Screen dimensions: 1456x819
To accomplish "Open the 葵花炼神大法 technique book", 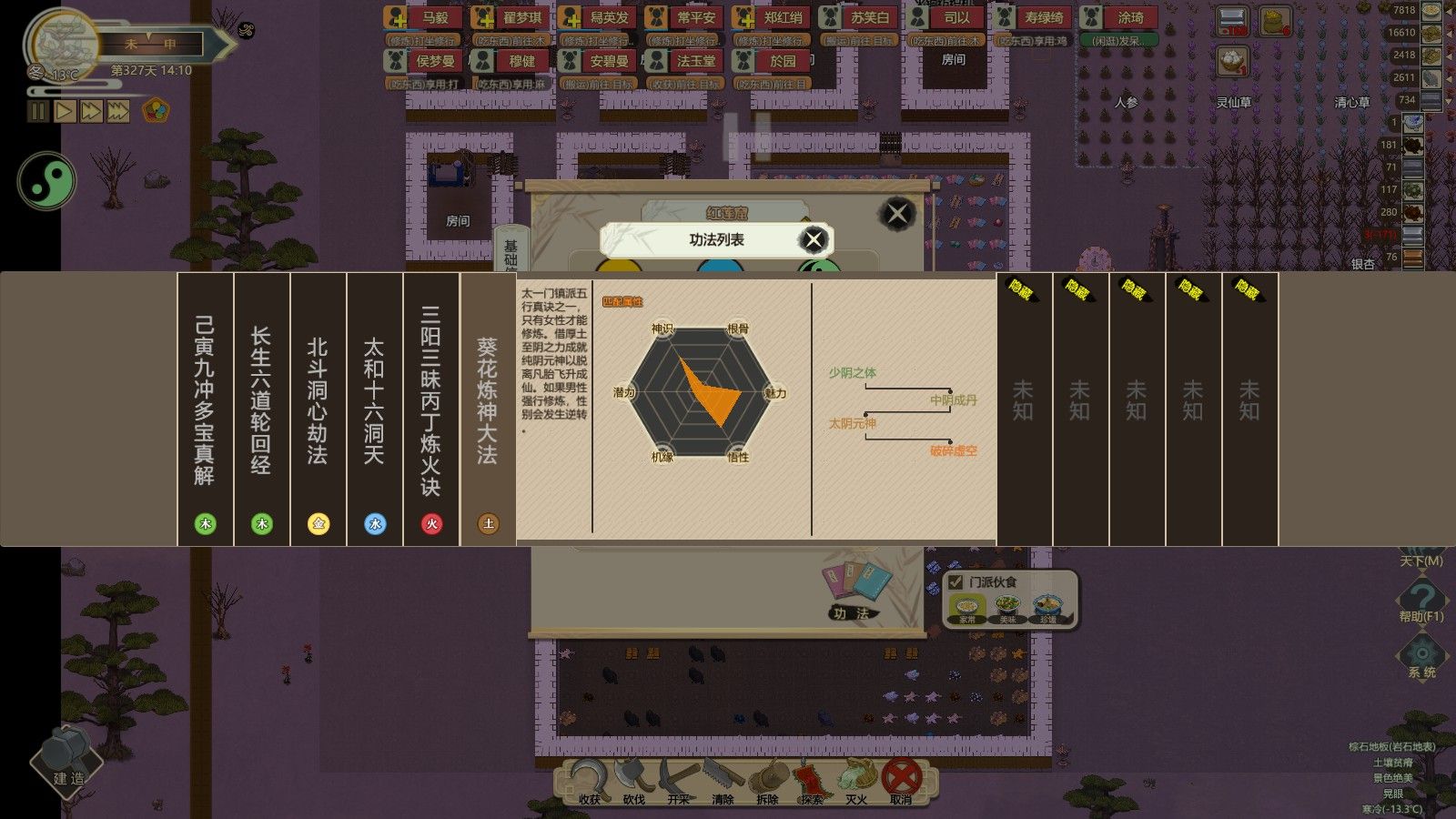I will click(x=485, y=400).
